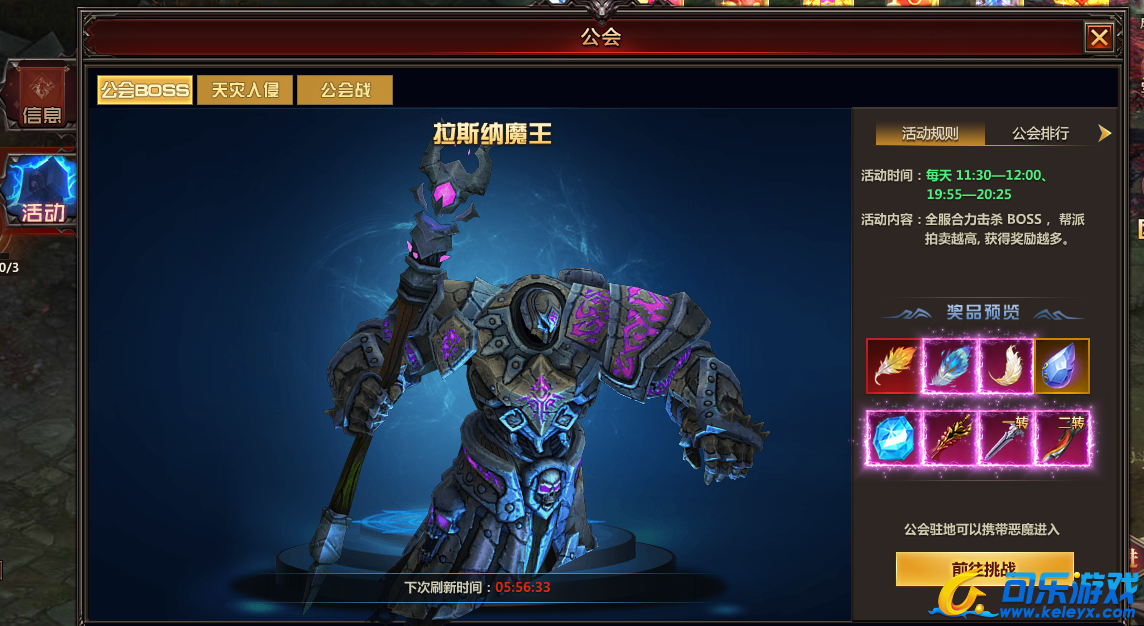1144x626 pixels.
Task: Switch to the 公会排行 ranking tab
Action: click(x=1040, y=133)
